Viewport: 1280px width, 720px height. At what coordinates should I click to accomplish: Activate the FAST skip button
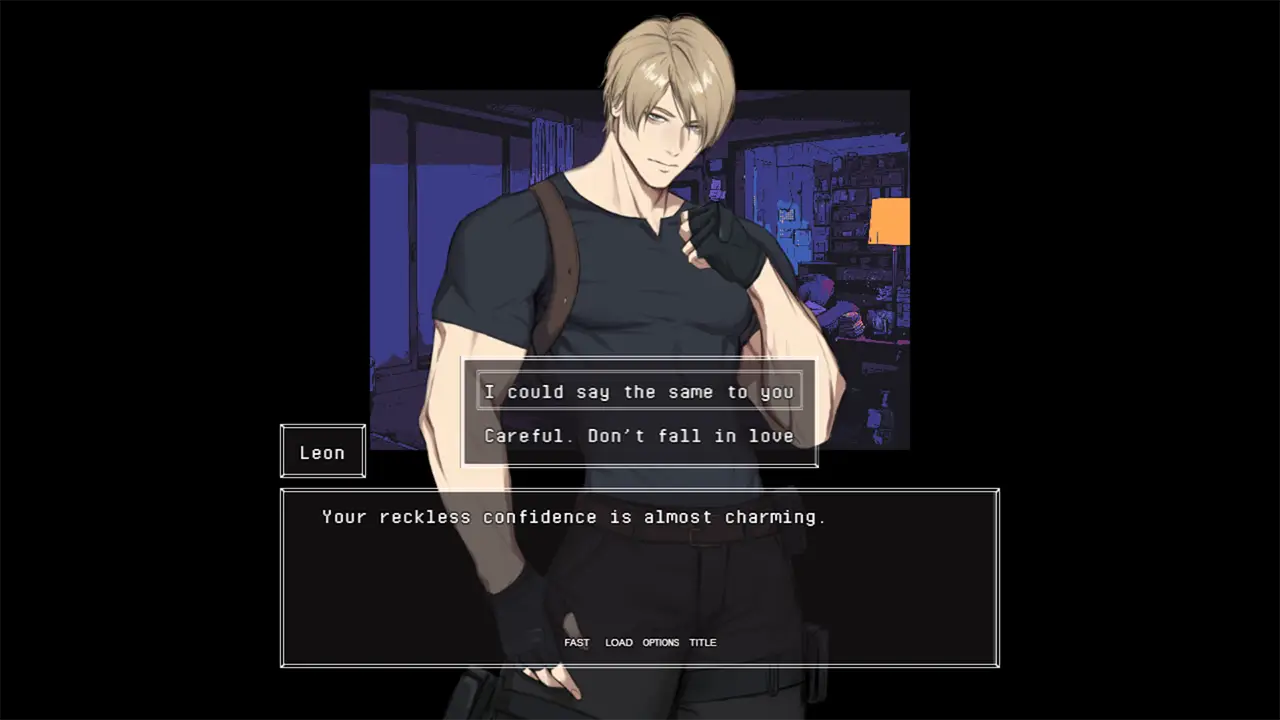coord(577,642)
